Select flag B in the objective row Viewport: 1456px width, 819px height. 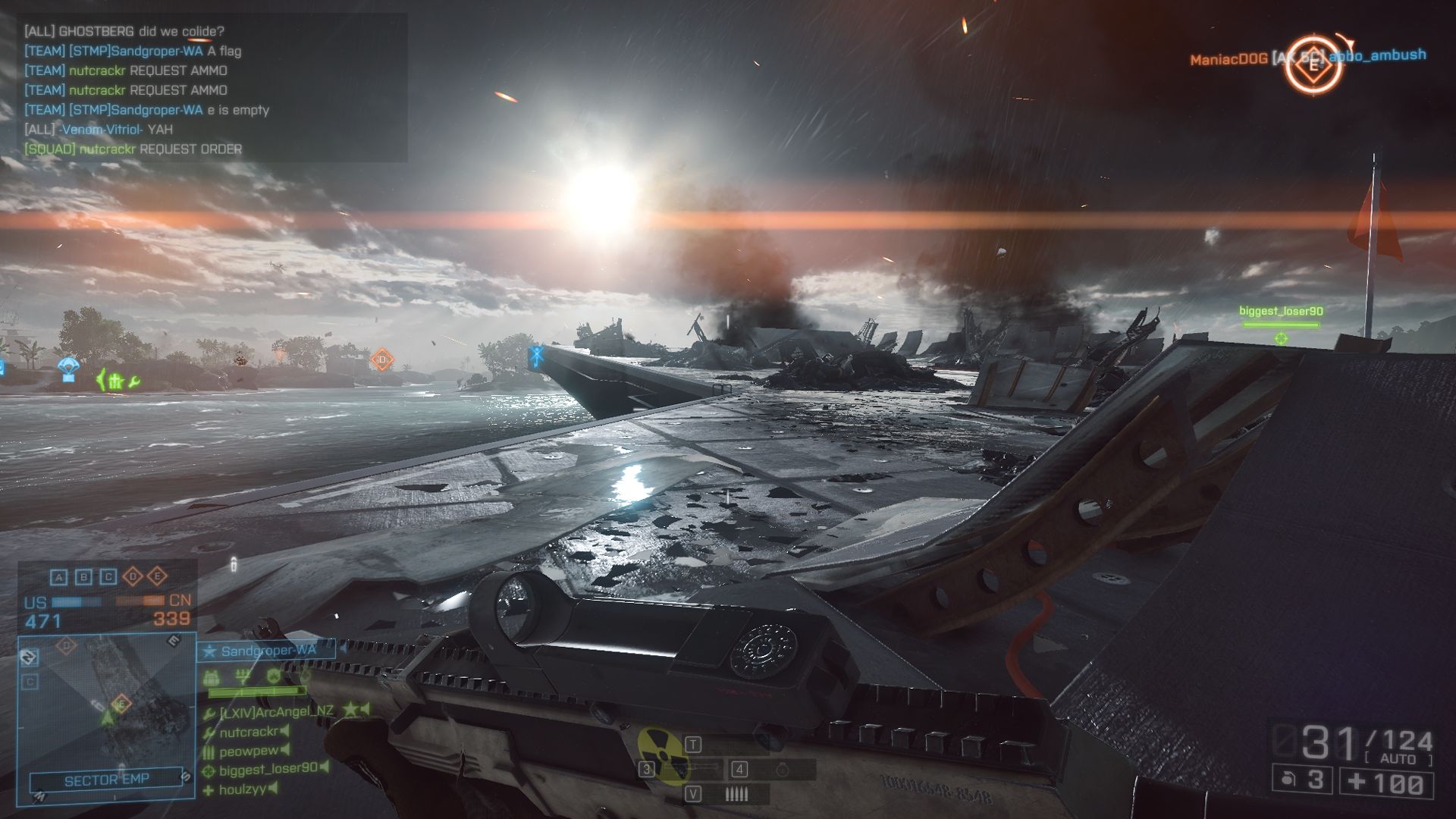click(x=83, y=577)
